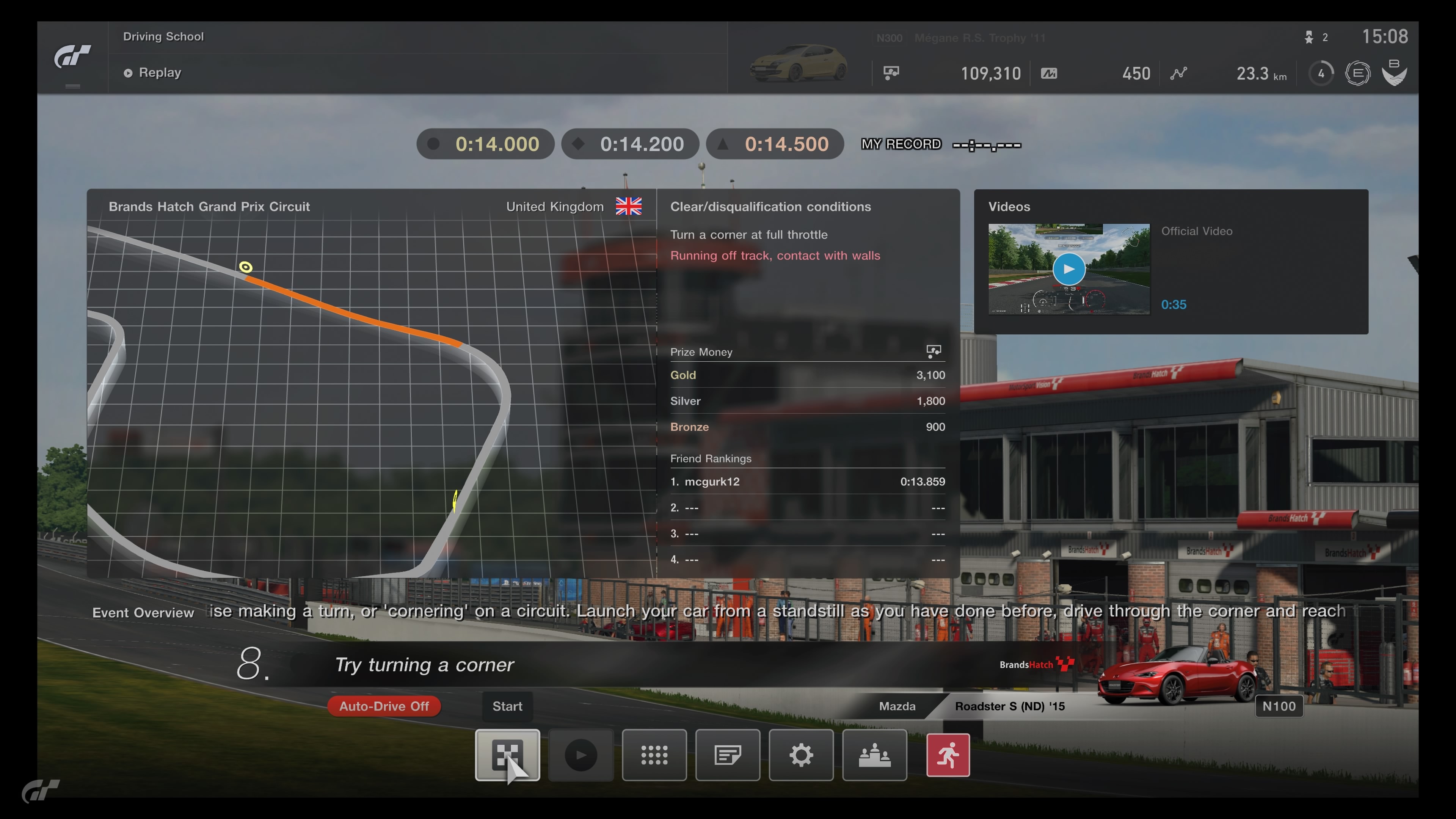Screen dimensions: 1456x819
Task: Open the gear settings button
Action: point(801,755)
